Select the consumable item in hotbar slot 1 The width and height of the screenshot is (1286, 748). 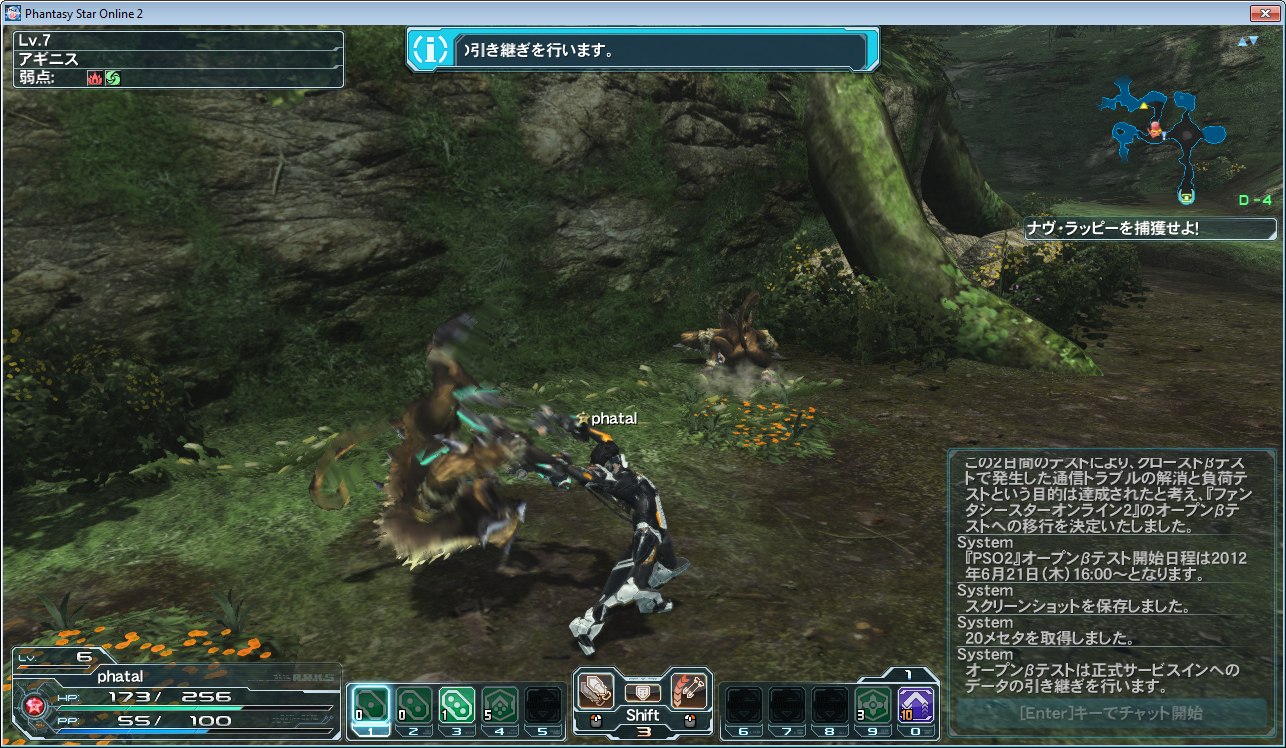pyautogui.click(x=370, y=705)
